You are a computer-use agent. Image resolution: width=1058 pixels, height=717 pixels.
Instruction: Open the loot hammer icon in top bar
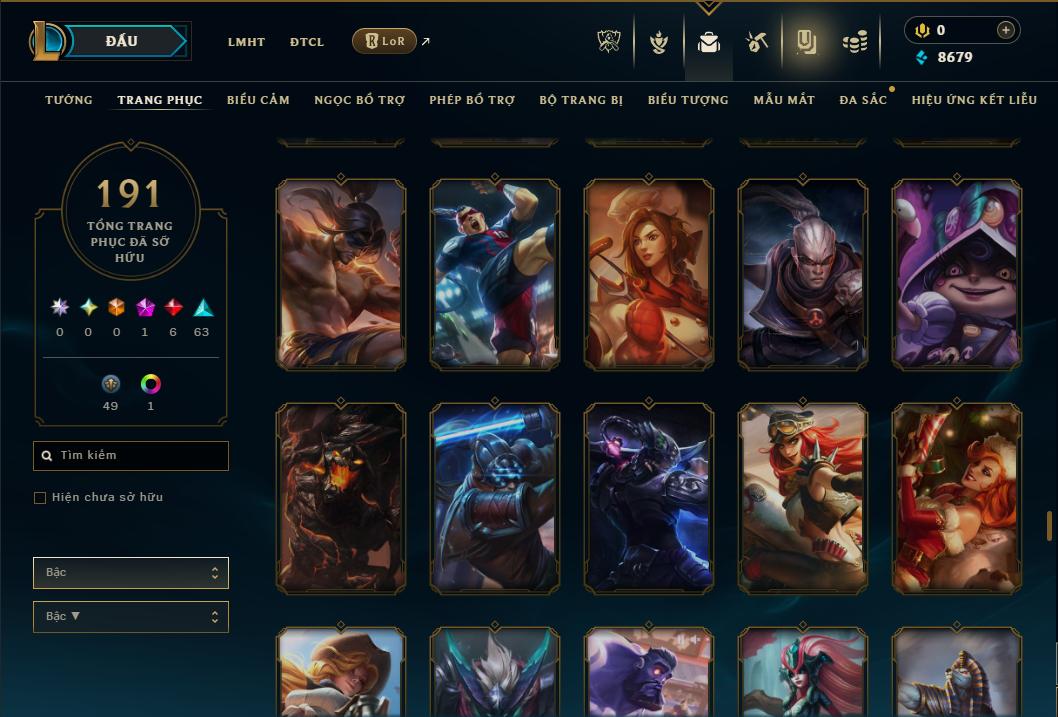click(756, 42)
